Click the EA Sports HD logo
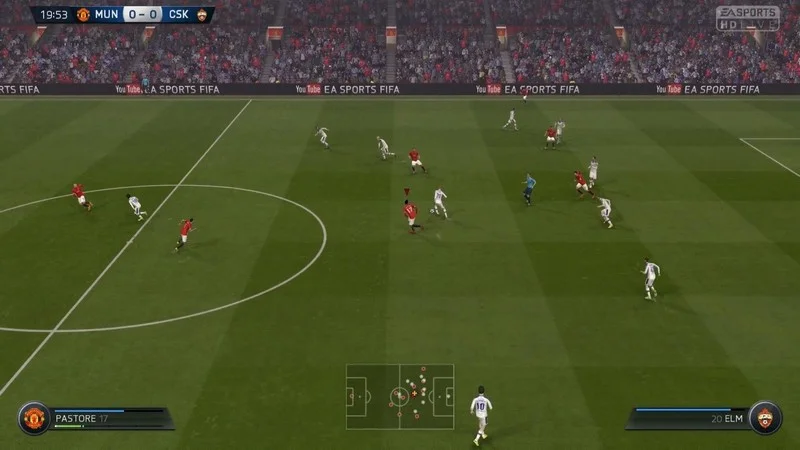The image size is (800, 450). pyautogui.click(x=747, y=18)
